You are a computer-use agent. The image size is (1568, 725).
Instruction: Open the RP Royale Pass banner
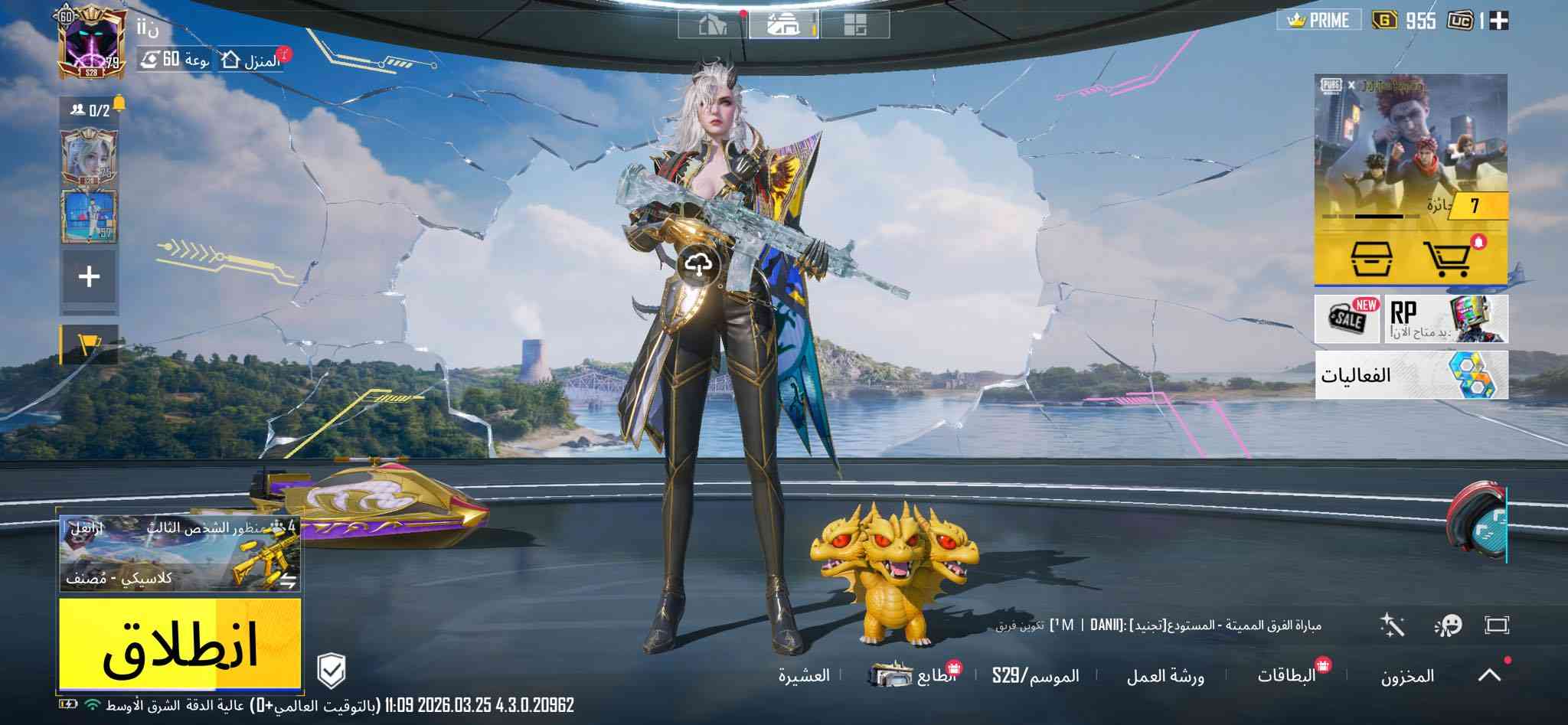point(1445,318)
